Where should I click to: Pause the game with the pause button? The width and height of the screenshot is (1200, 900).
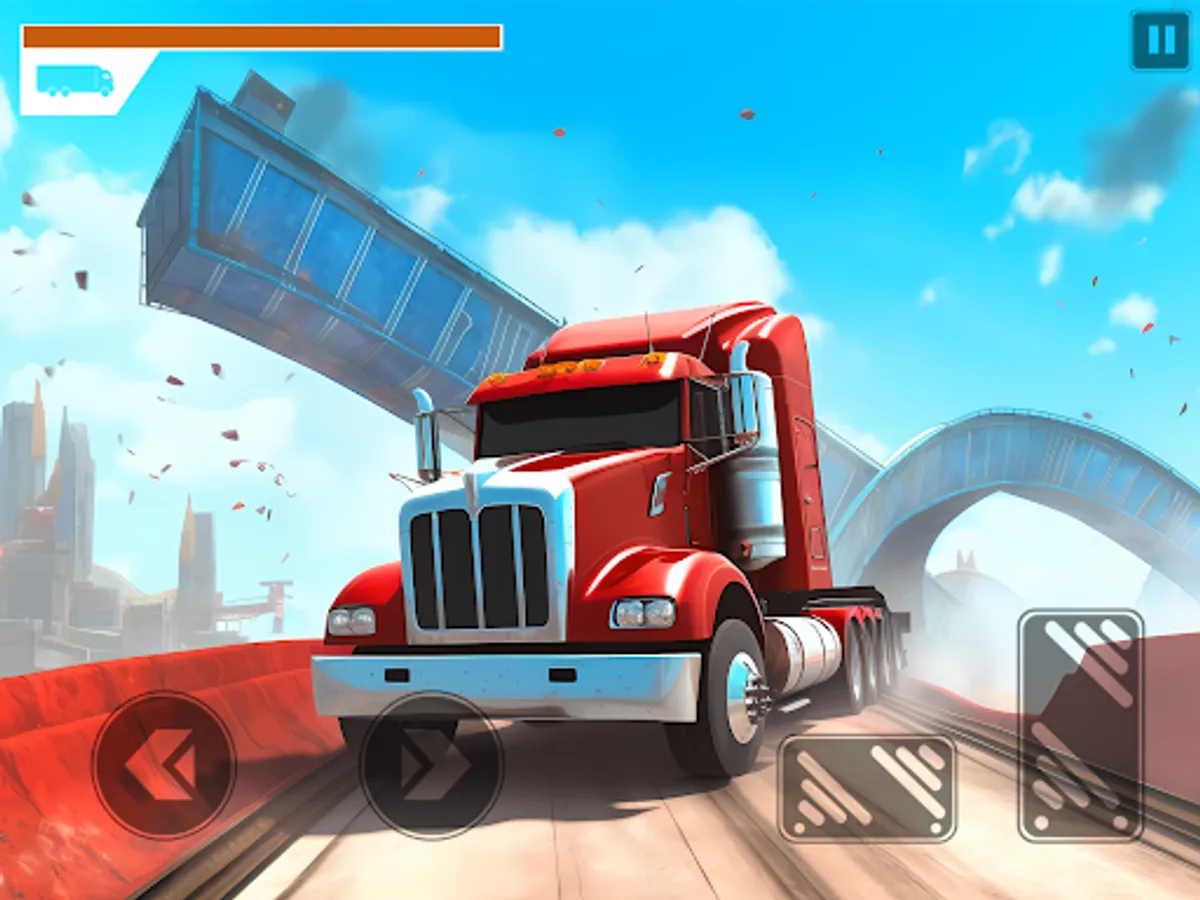[1160, 41]
